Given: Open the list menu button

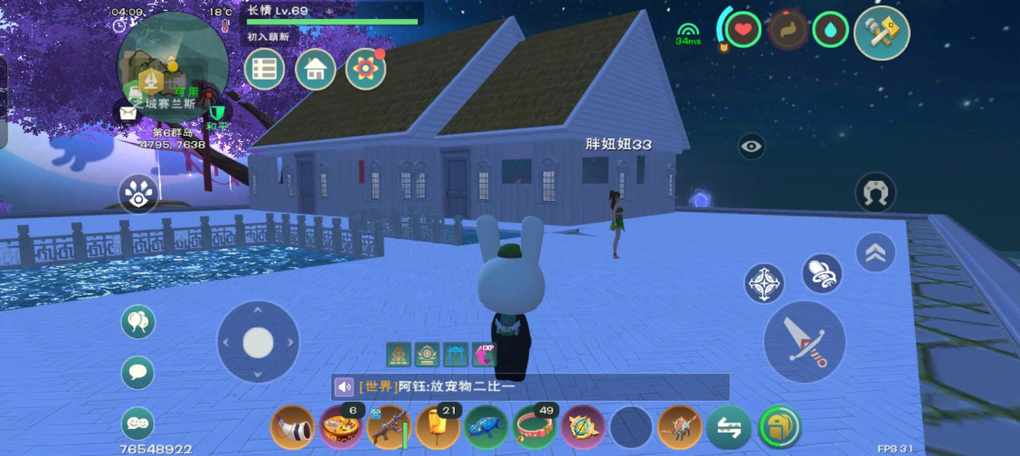Looking at the screenshot, I should pyautogui.click(x=264, y=69).
